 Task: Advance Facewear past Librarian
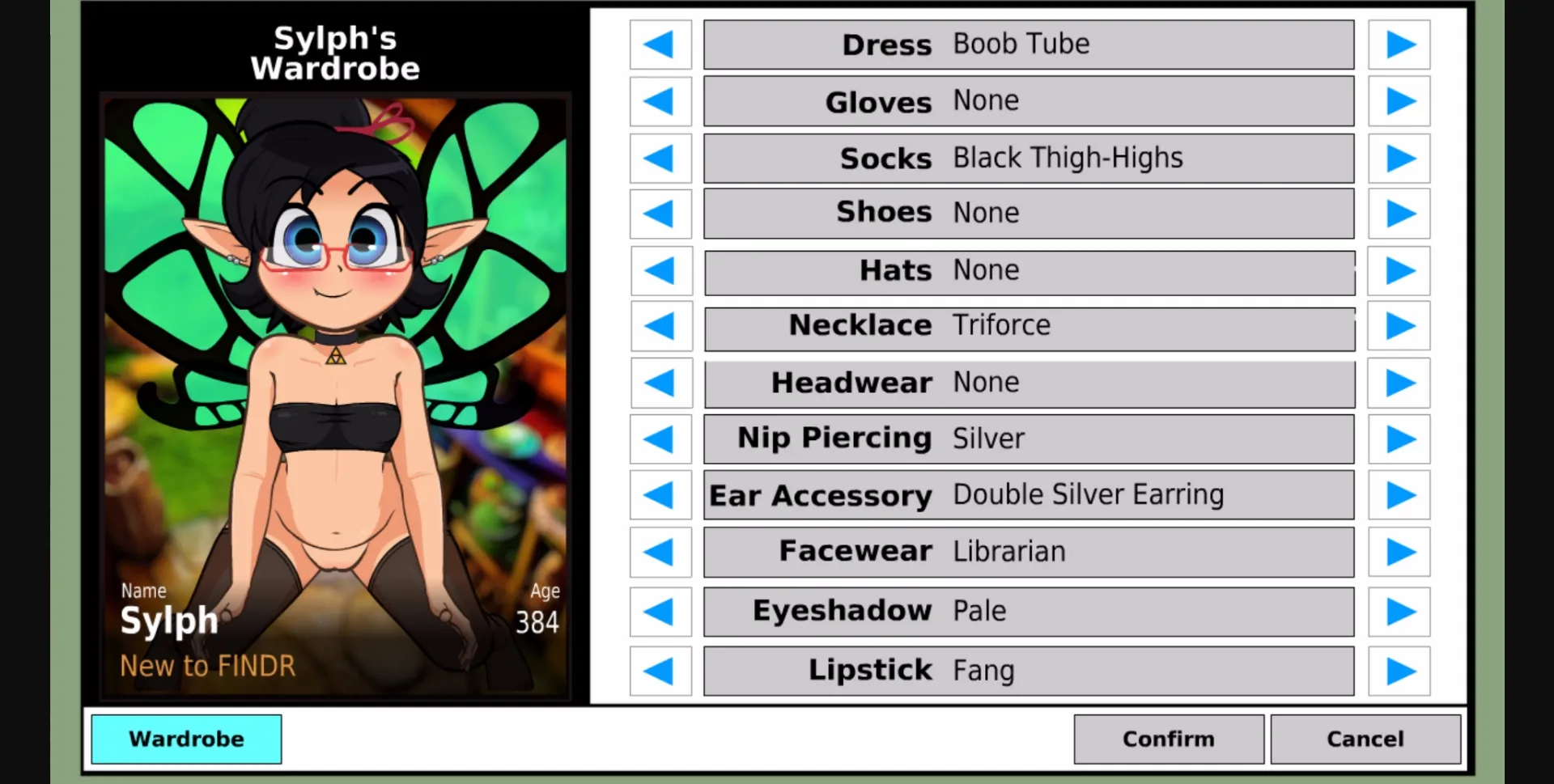[x=1399, y=551]
